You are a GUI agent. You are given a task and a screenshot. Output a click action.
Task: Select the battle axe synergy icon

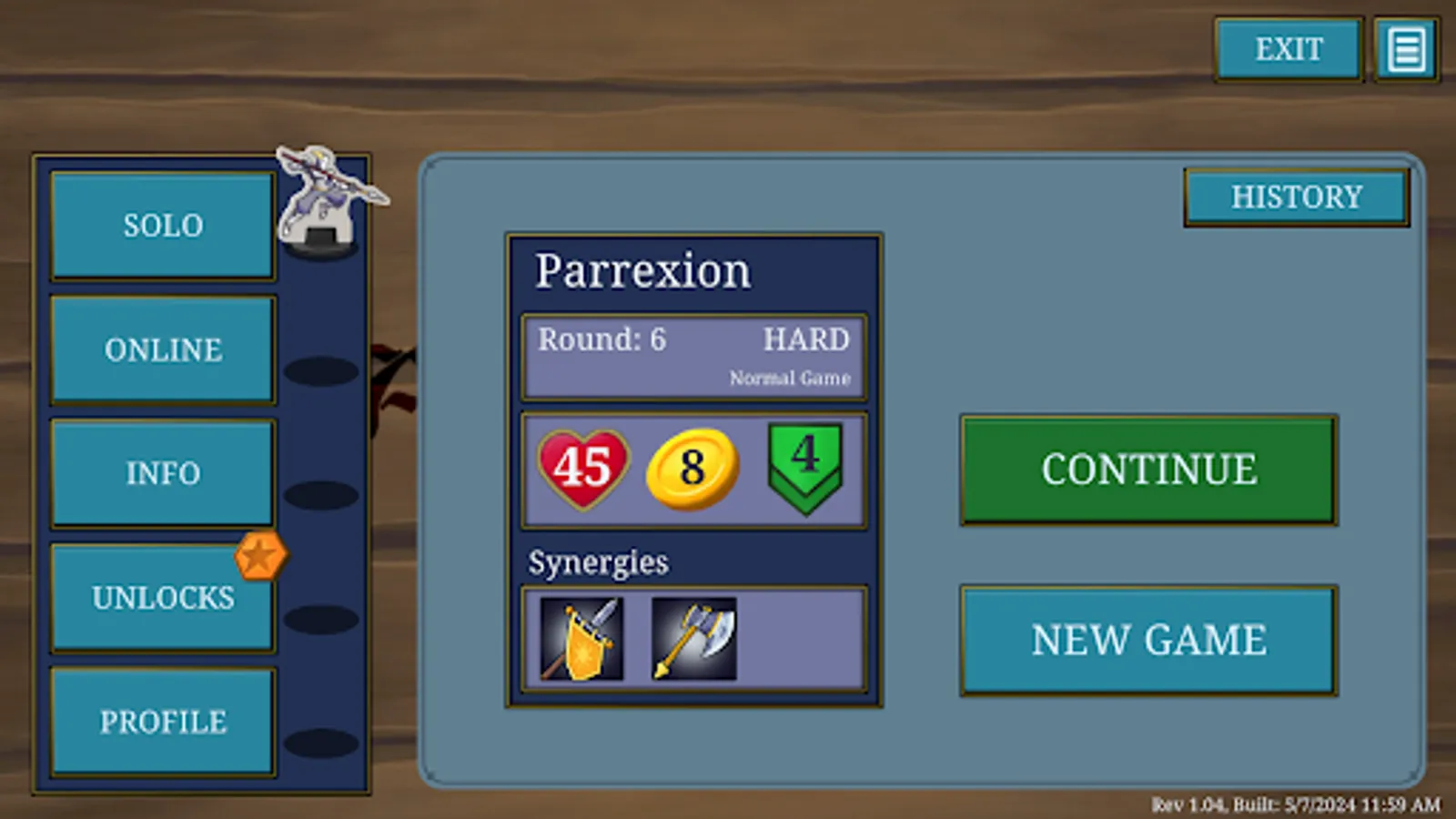[693, 637]
